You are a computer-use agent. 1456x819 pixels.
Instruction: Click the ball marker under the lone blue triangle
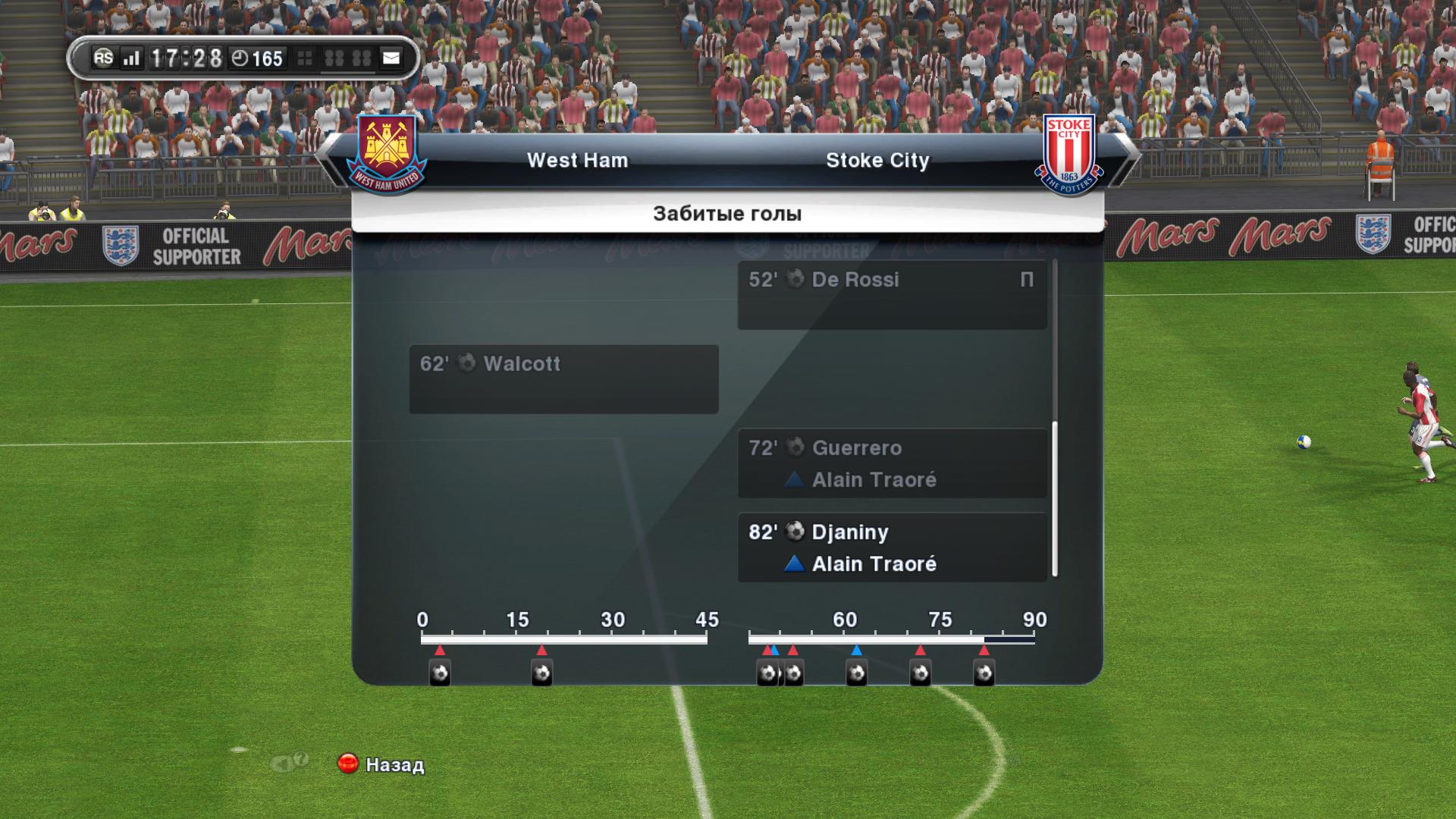point(856,673)
